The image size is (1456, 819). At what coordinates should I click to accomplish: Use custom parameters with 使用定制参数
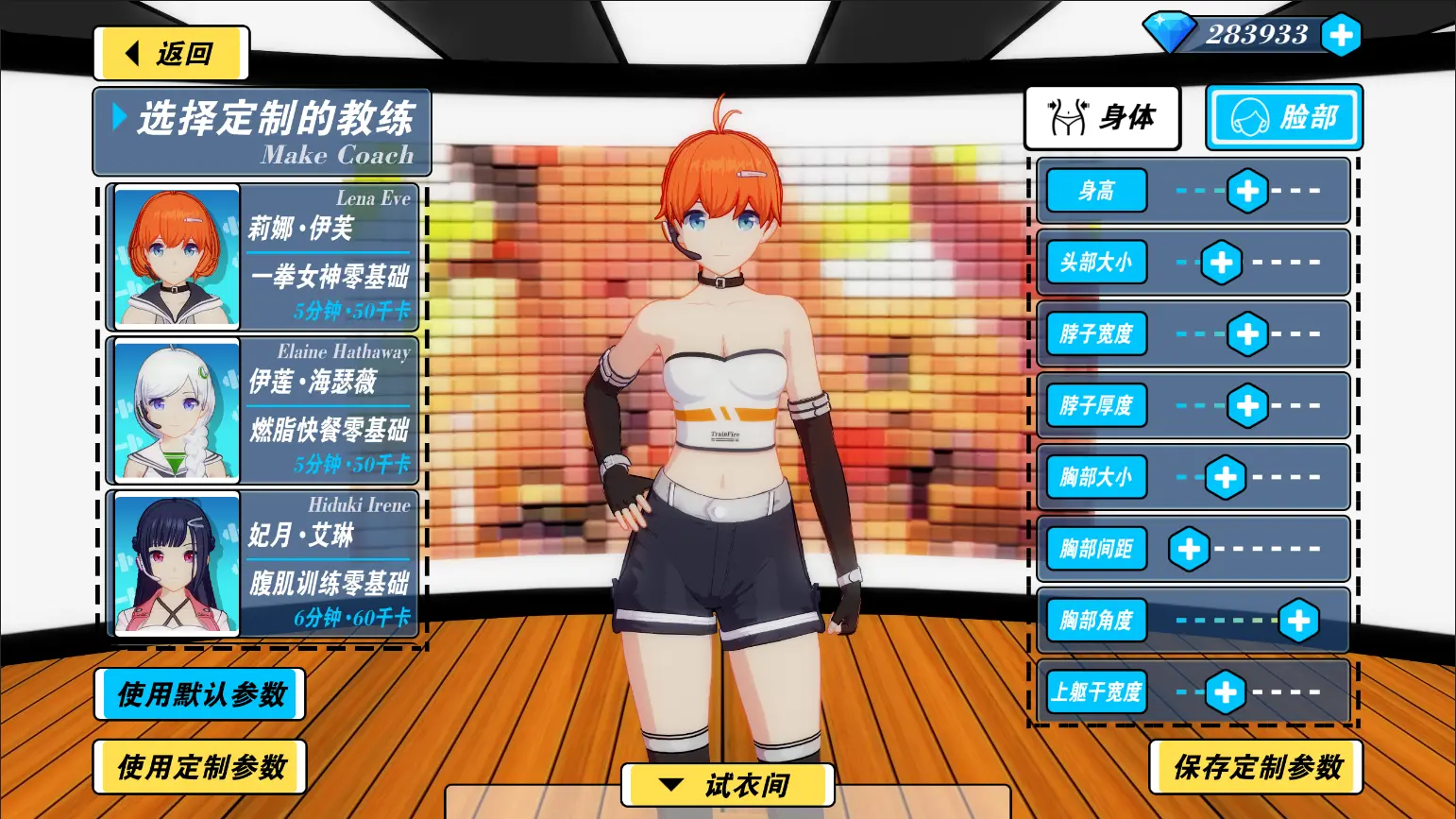tap(200, 767)
